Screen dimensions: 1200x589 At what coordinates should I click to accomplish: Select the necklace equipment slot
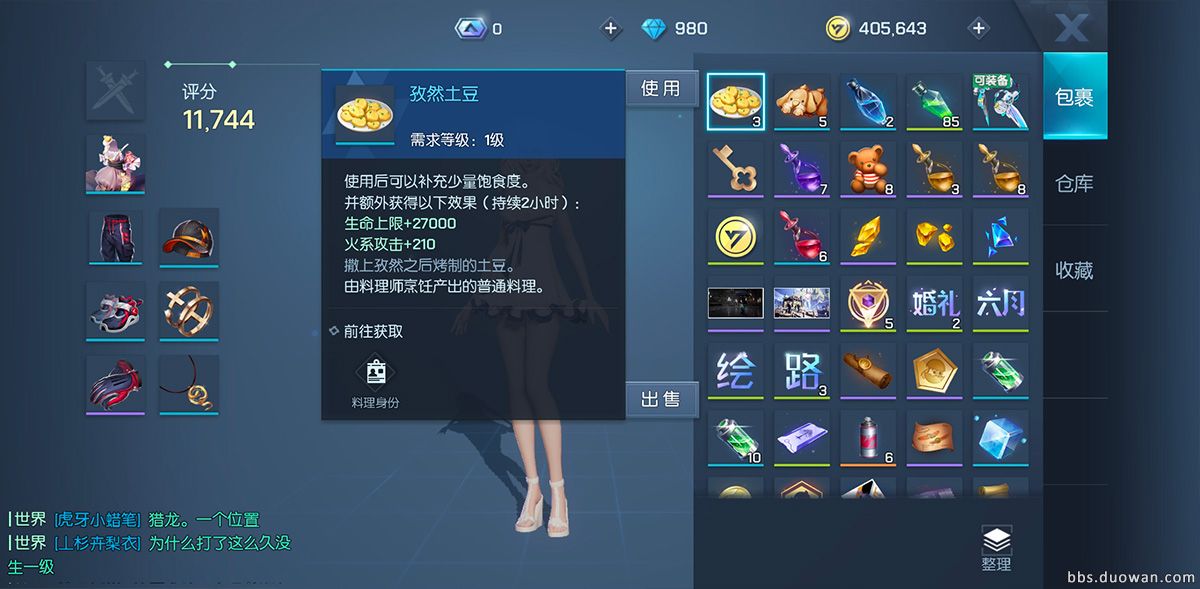click(x=188, y=384)
